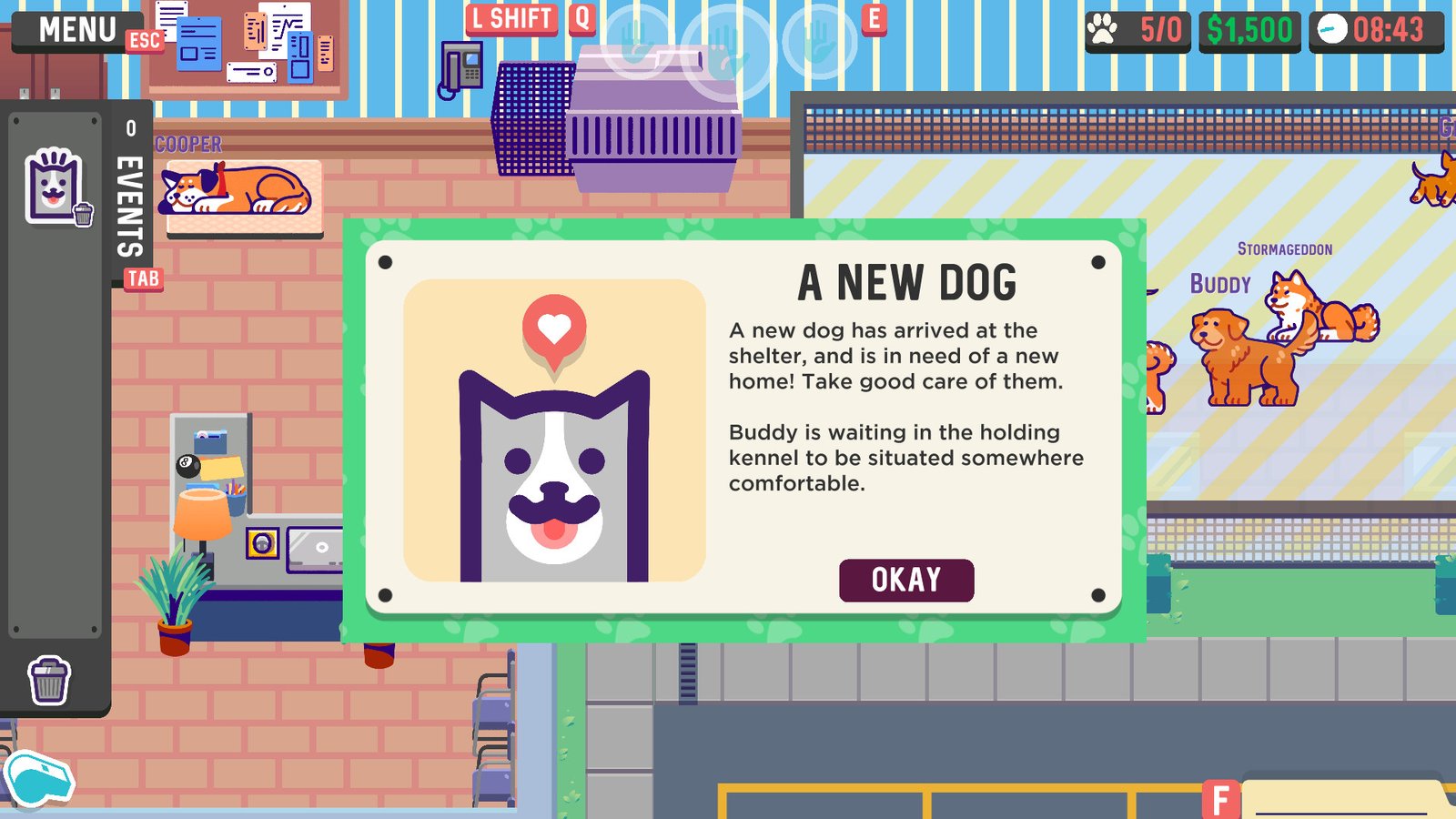Viewport: 1456px width, 819px height.
Task: Click the E interaction key prompt
Action: click(x=875, y=20)
